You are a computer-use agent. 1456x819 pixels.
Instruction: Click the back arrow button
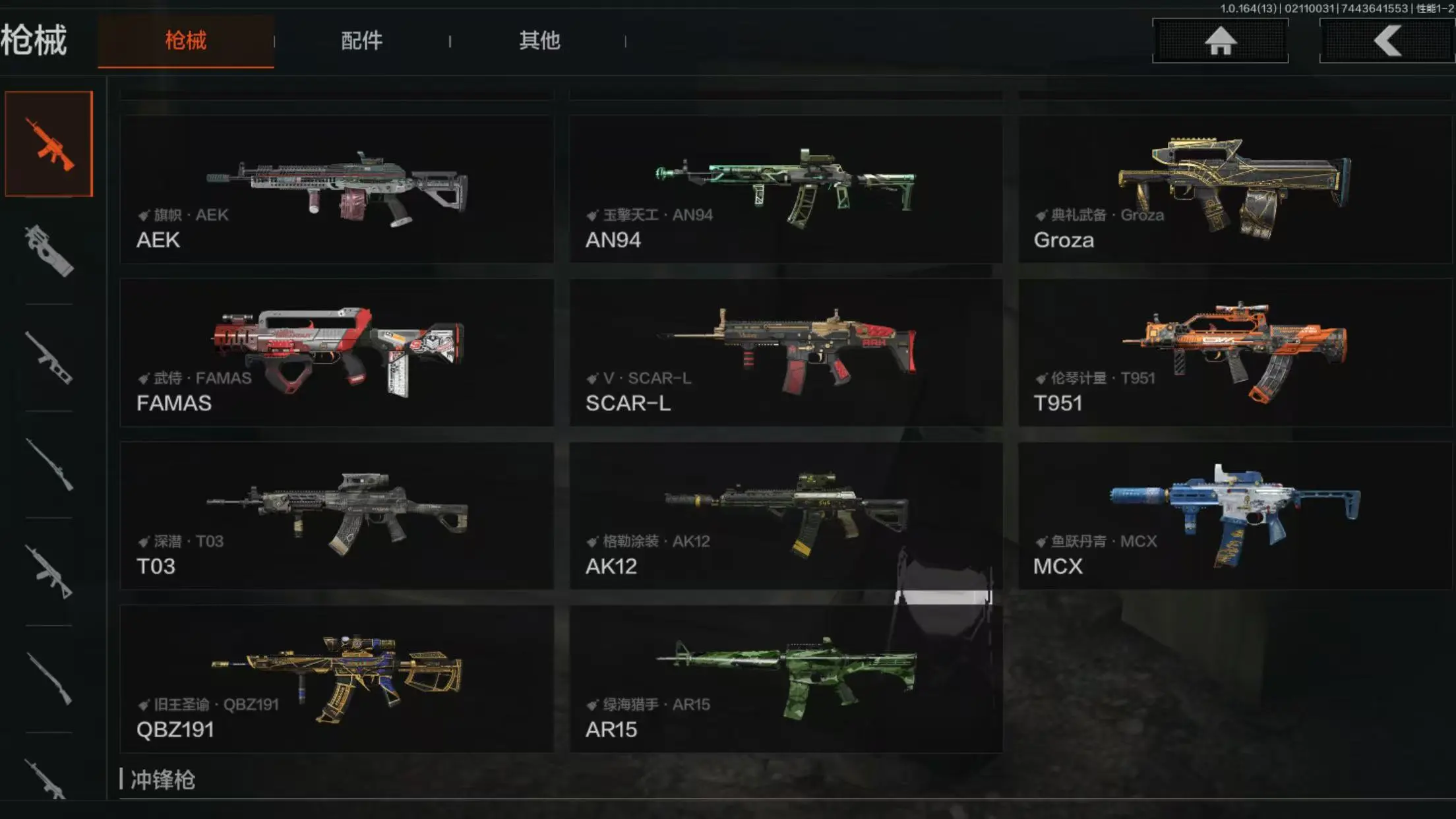click(x=1387, y=41)
